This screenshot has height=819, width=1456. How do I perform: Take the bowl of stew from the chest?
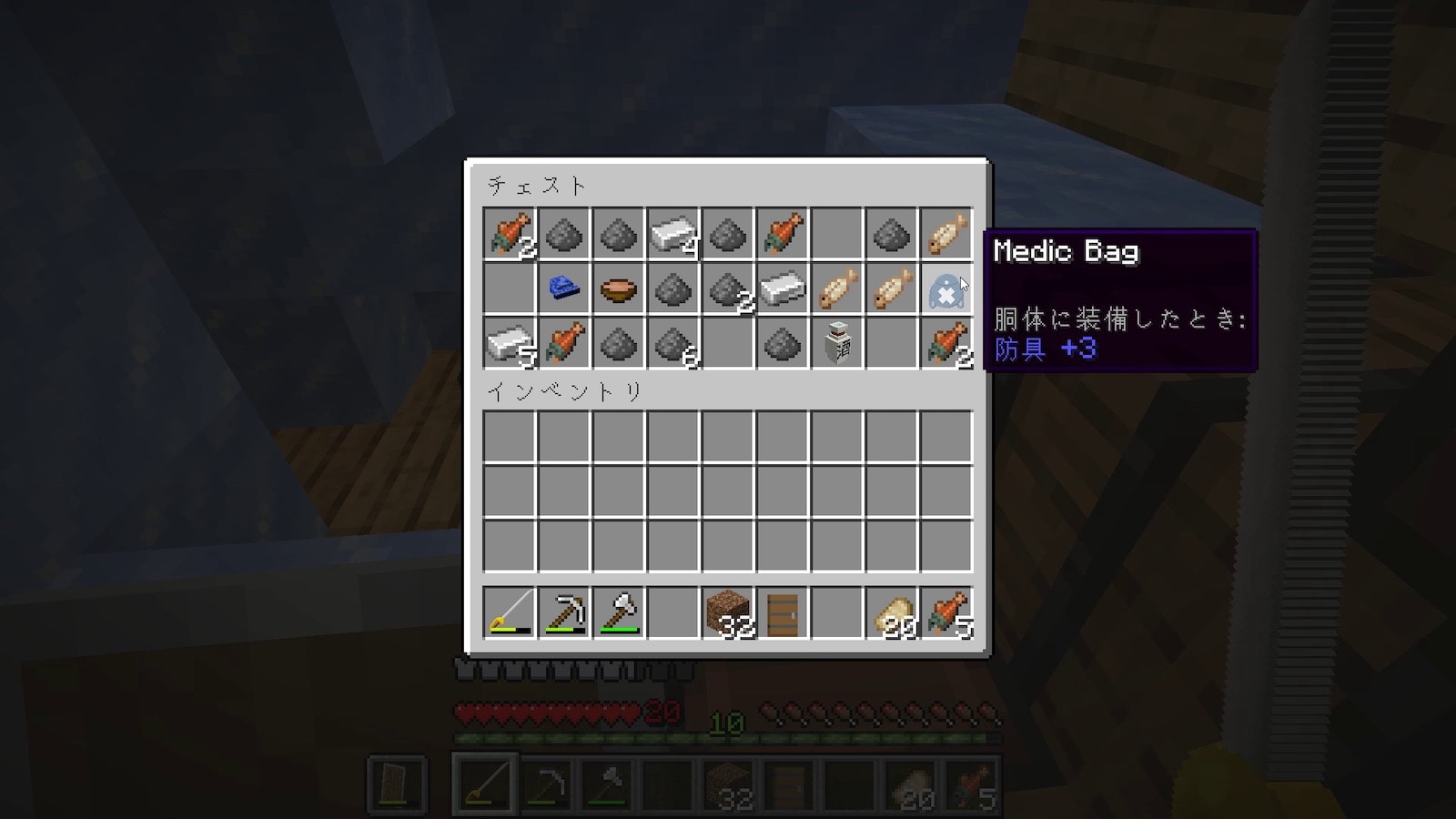618,290
